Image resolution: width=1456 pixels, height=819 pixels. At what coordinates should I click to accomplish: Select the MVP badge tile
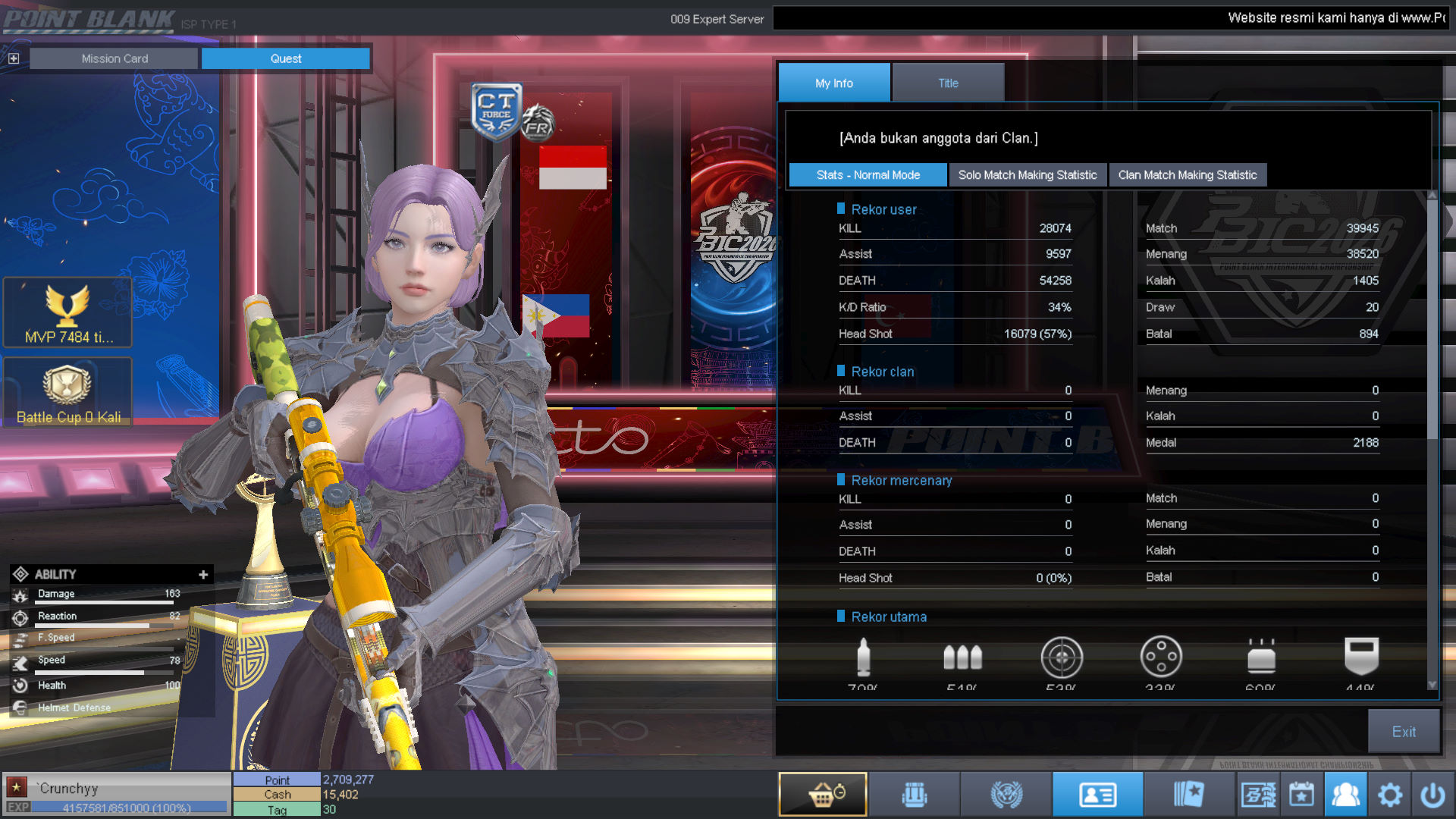coord(67,312)
